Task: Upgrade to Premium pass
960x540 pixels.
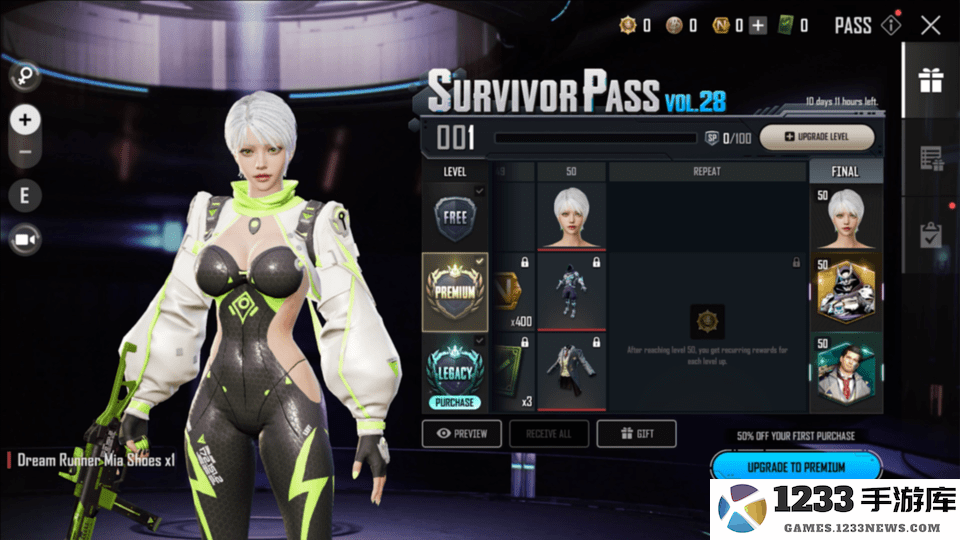Action: [796, 467]
